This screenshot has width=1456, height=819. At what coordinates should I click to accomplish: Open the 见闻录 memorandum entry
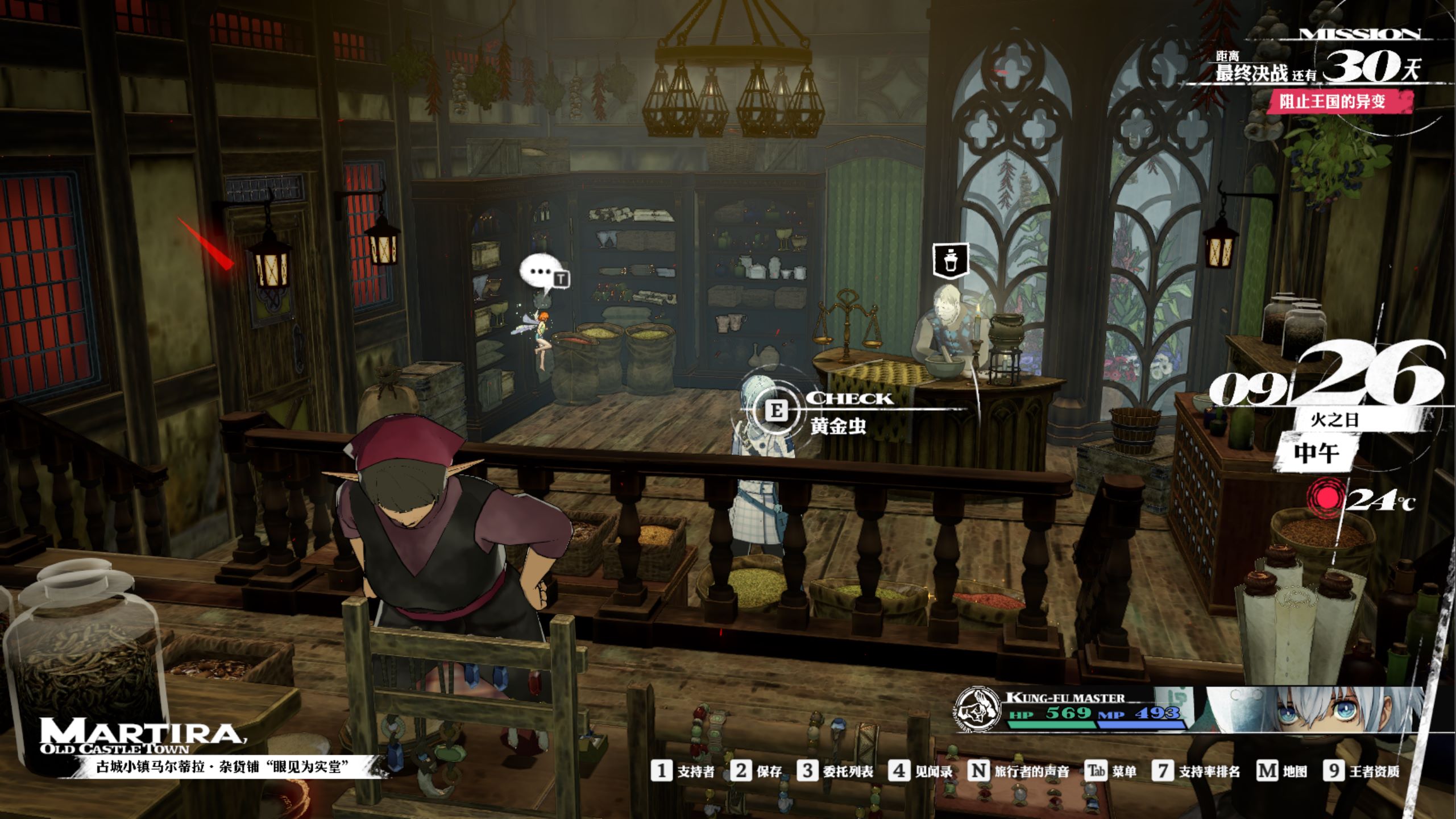pos(920,771)
